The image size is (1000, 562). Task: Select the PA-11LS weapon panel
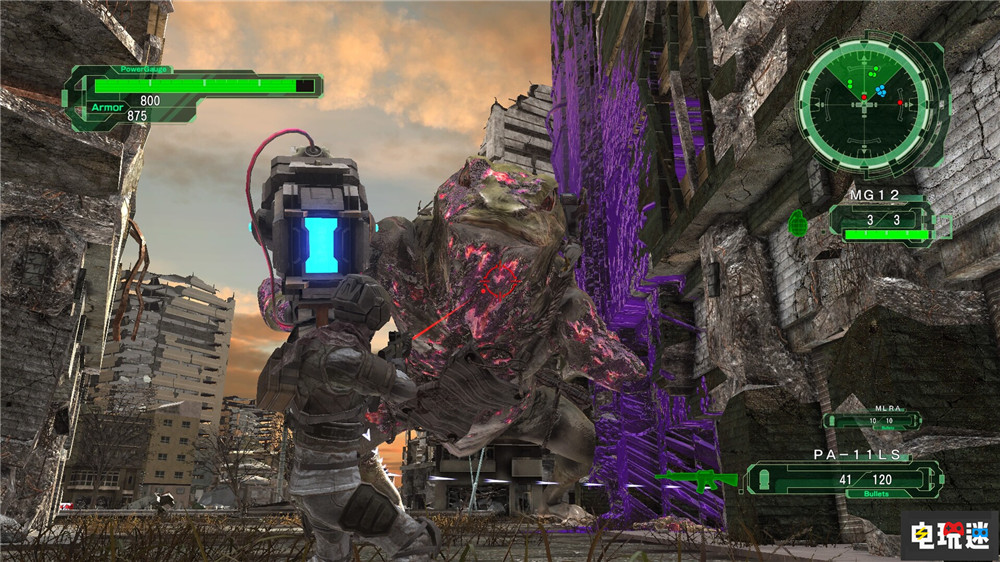(x=846, y=479)
